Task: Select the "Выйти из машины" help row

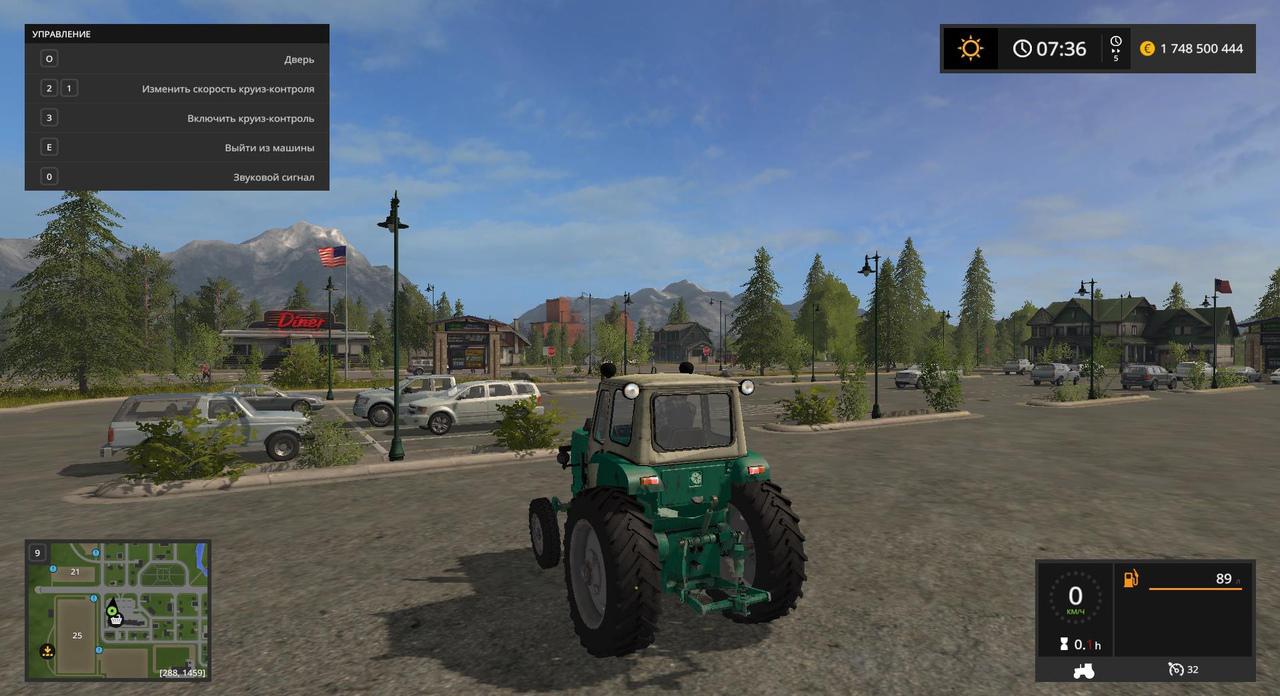Action: point(177,147)
